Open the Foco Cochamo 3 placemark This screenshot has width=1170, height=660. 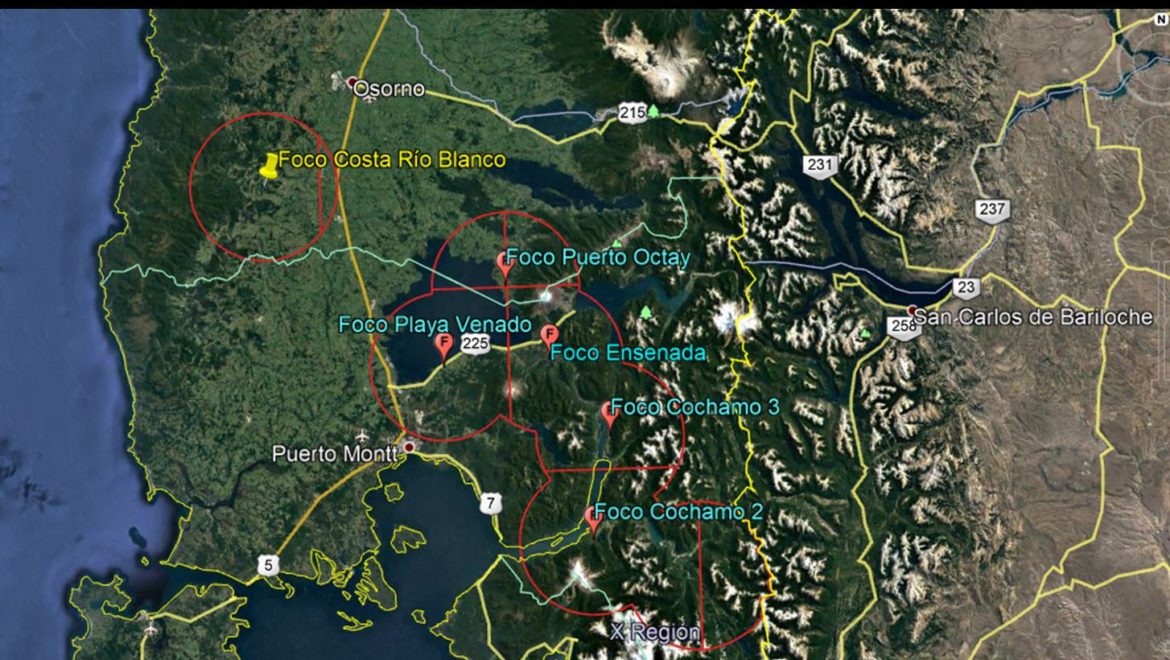point(607,413)
